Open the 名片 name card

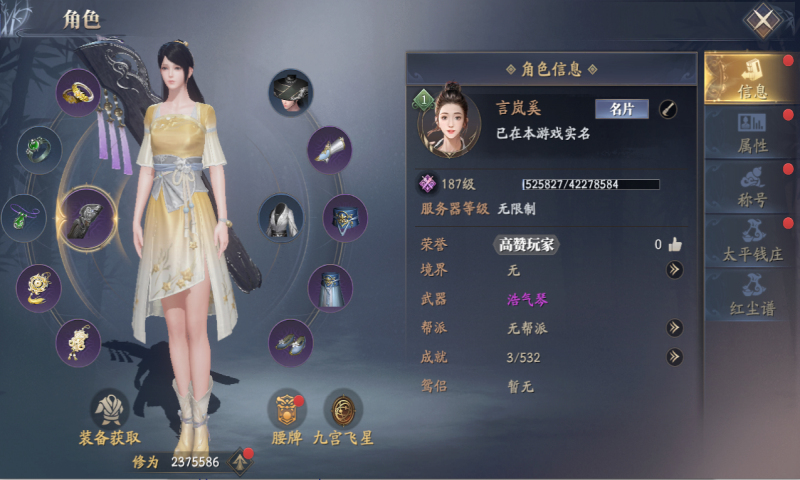tap(622, 109)
